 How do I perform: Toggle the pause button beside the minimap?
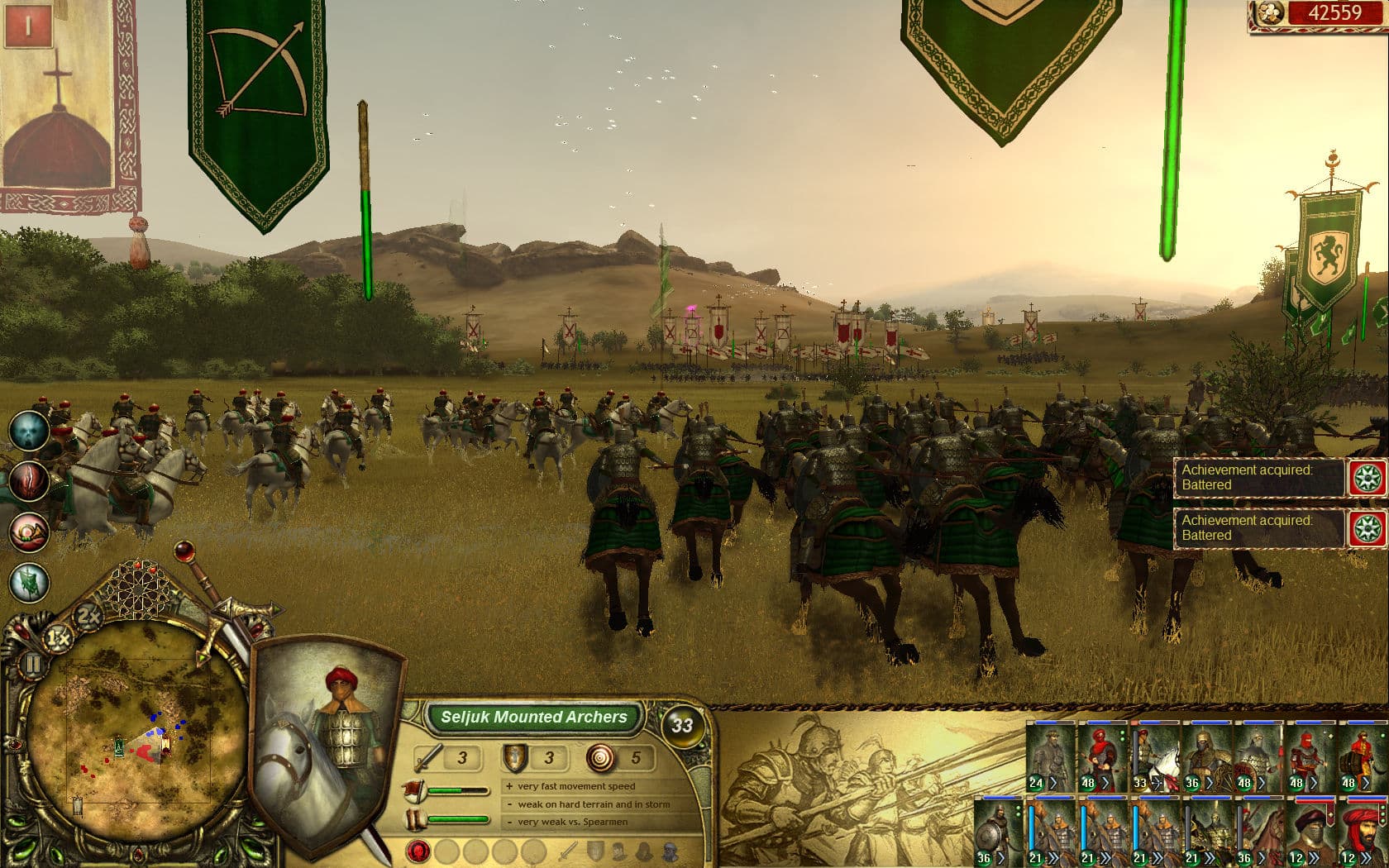[x=31, y=661]
